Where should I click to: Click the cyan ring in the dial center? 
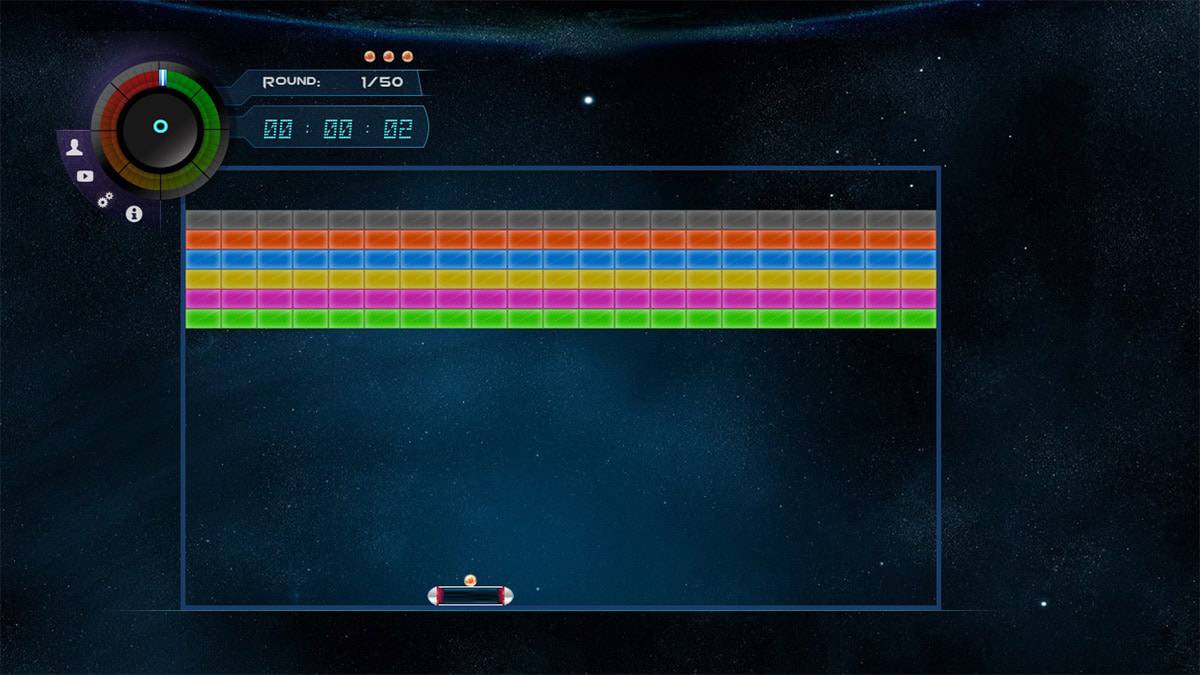[x=160, y=126]
